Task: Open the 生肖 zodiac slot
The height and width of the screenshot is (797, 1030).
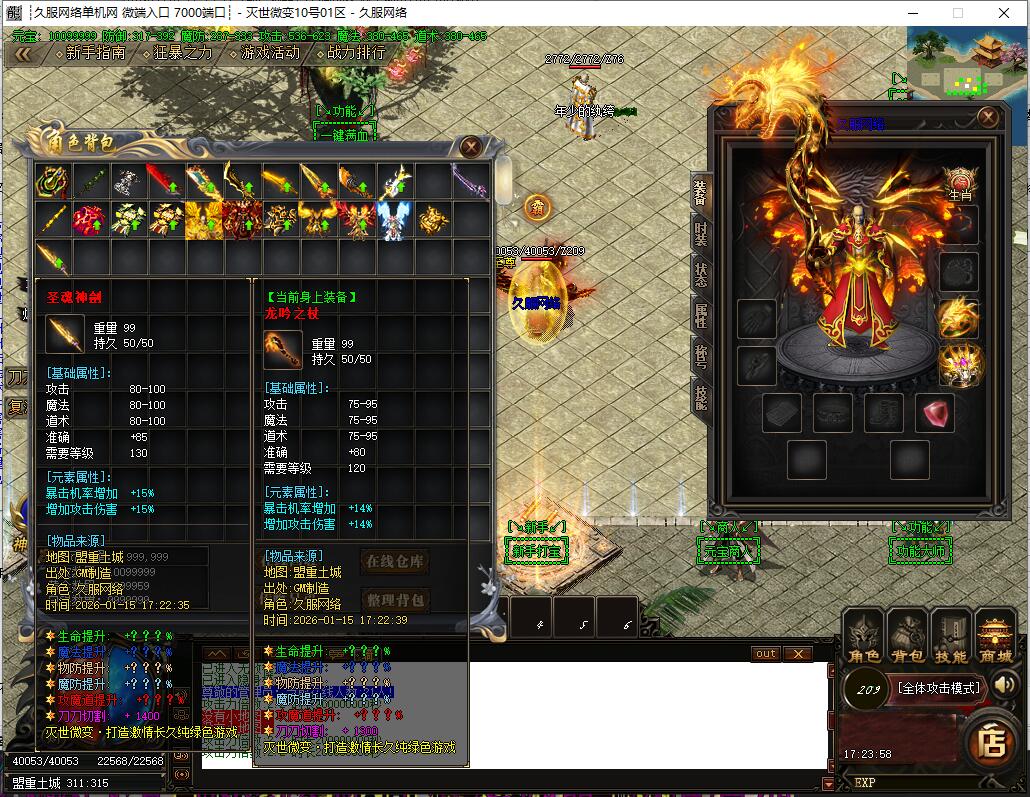Action: tap(960, 183)
